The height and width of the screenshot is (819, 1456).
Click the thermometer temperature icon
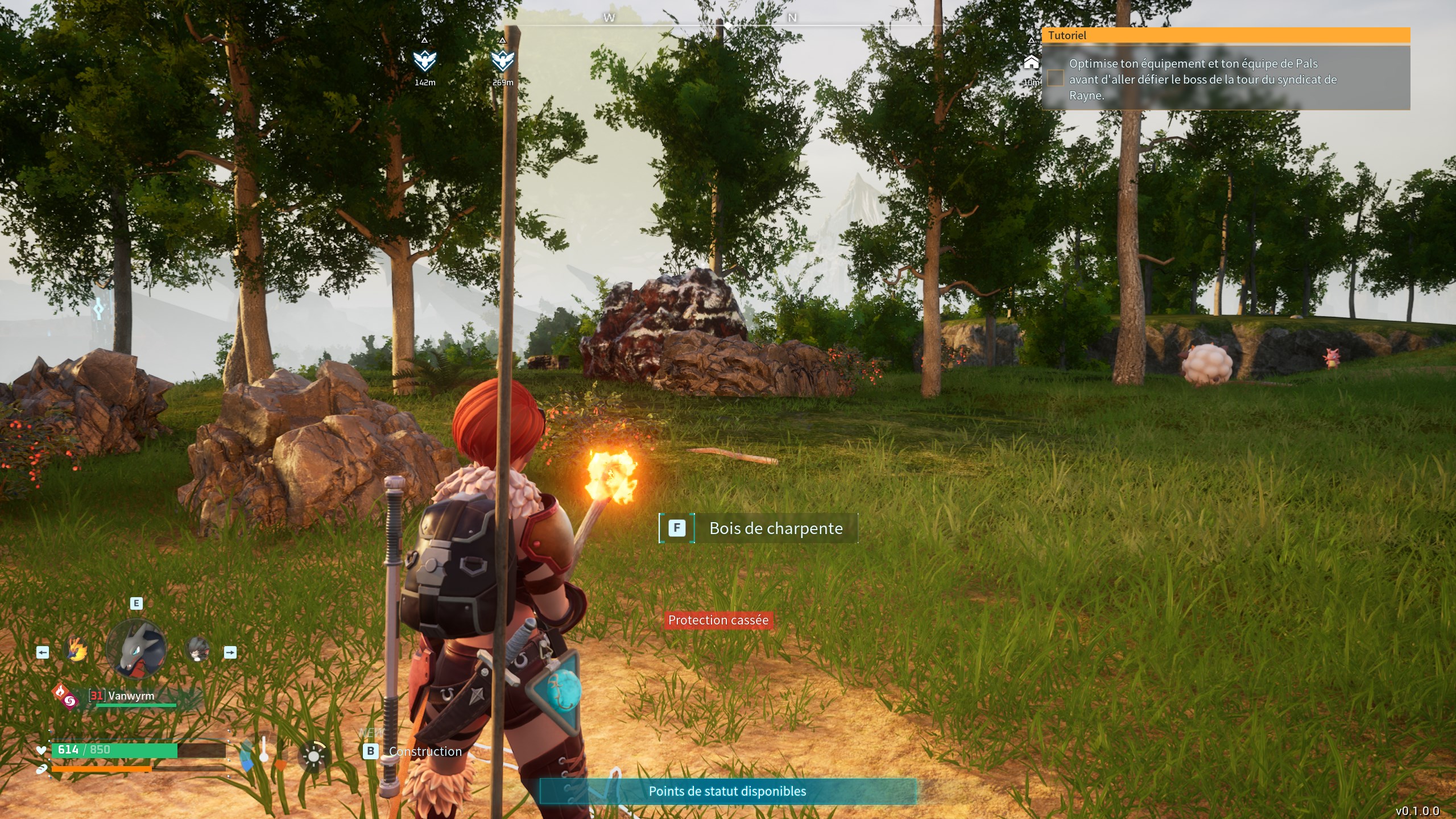(x=264, y=750)
